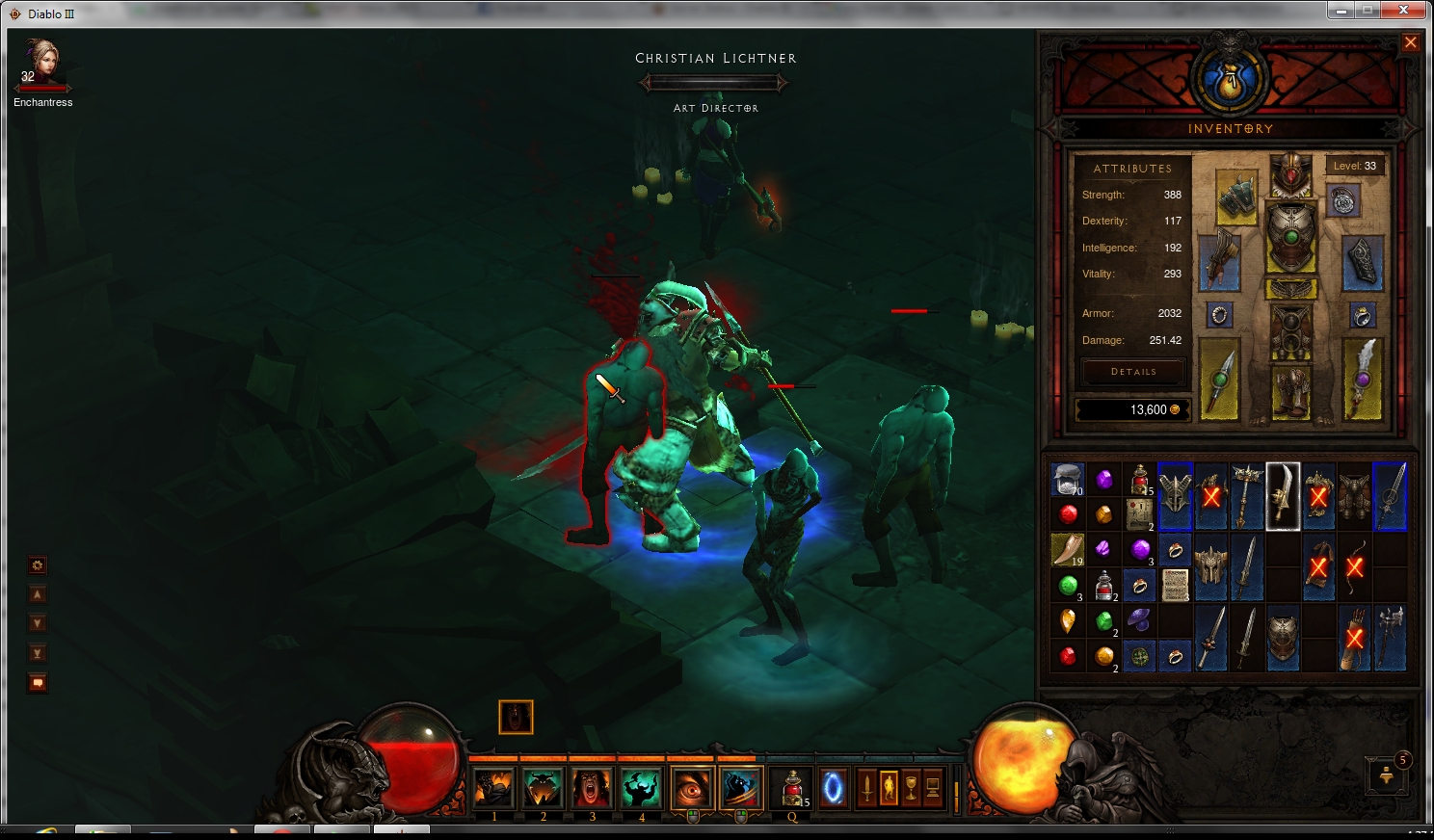Select the main-hand dagger with green gem
The height and width of the screenshot is (840, 1434).
[x=1219, y=379]
